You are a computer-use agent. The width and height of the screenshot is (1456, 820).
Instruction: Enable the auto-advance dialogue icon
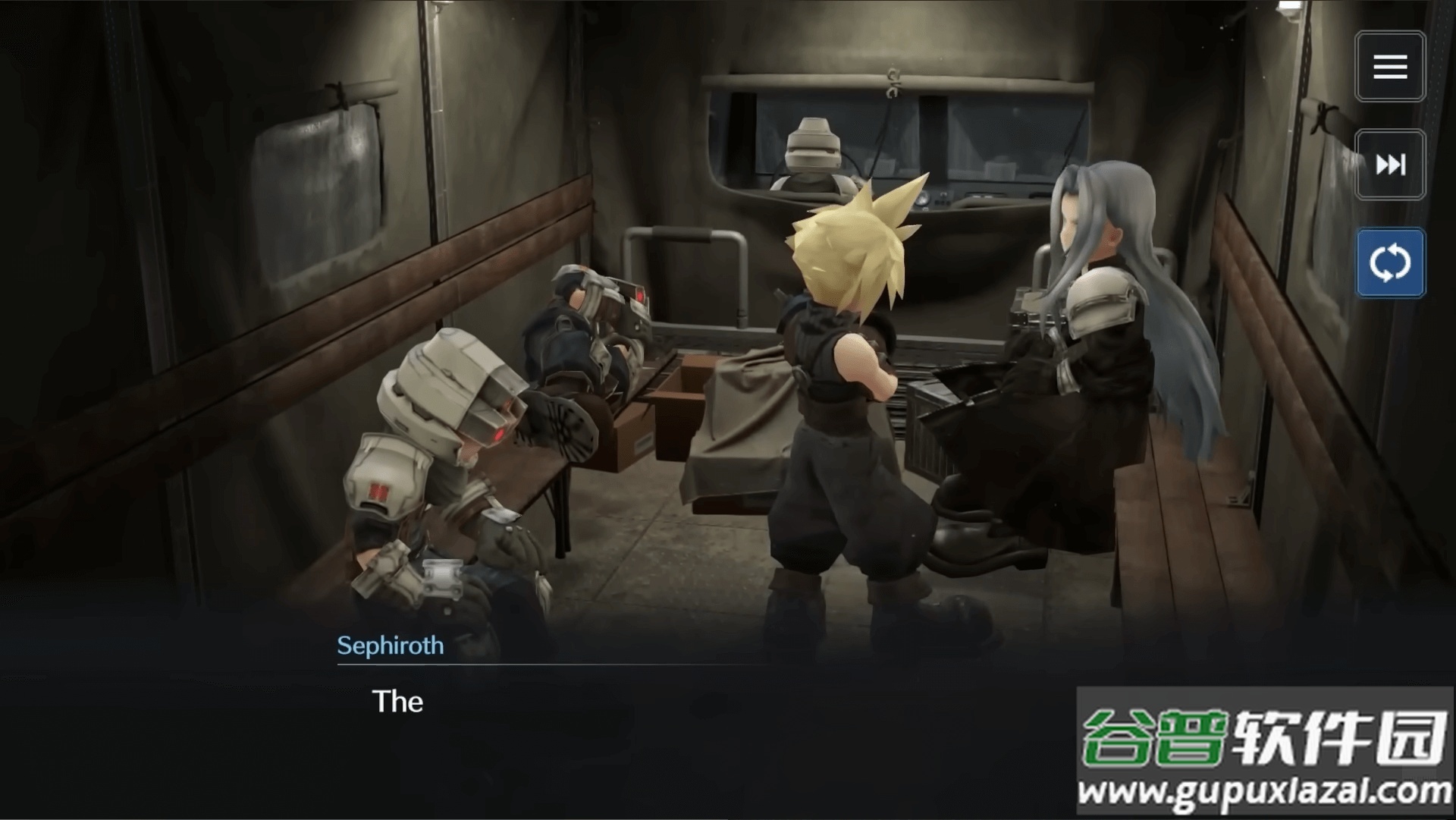tap(1390, 263)
